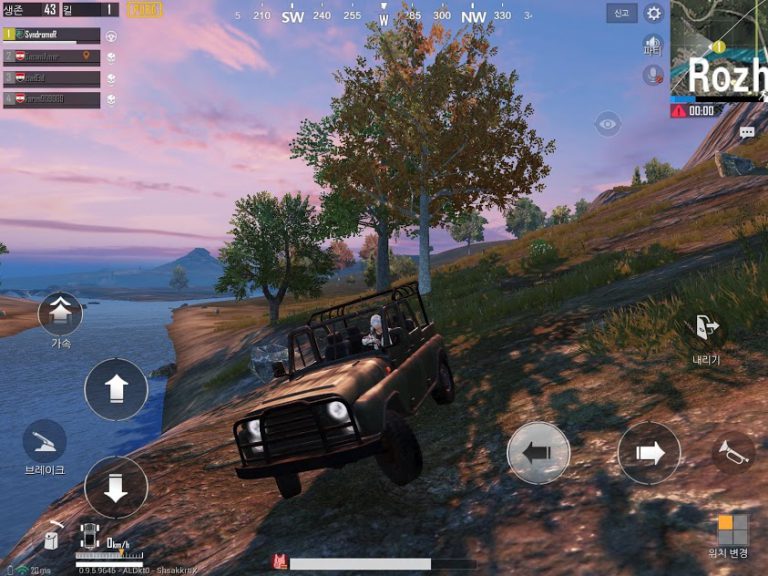
Task: Open the backpack inventory icon
Action: click(x=50, y=540)
